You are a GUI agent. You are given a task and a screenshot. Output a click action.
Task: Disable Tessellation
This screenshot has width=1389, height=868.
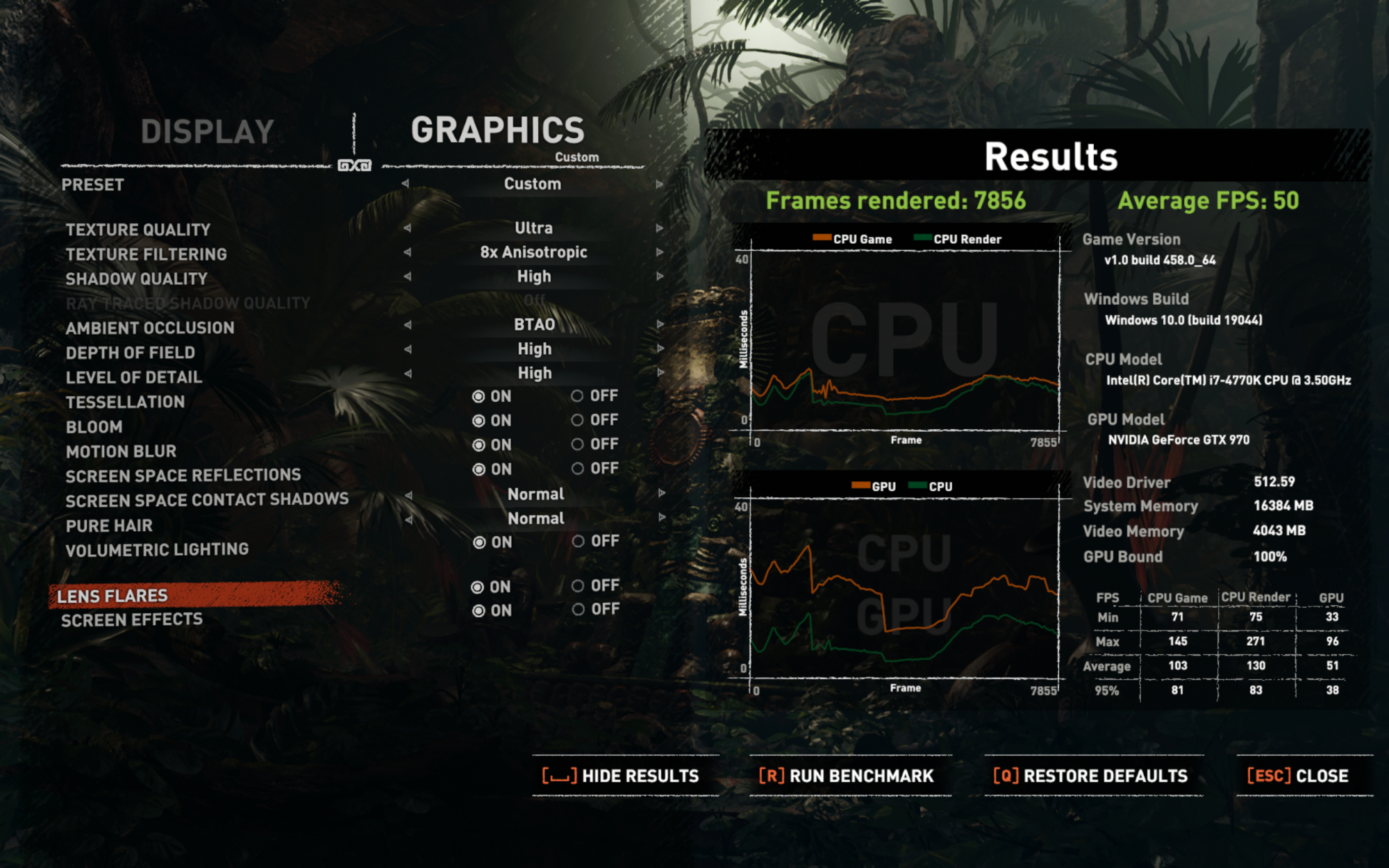click(579, 397)
